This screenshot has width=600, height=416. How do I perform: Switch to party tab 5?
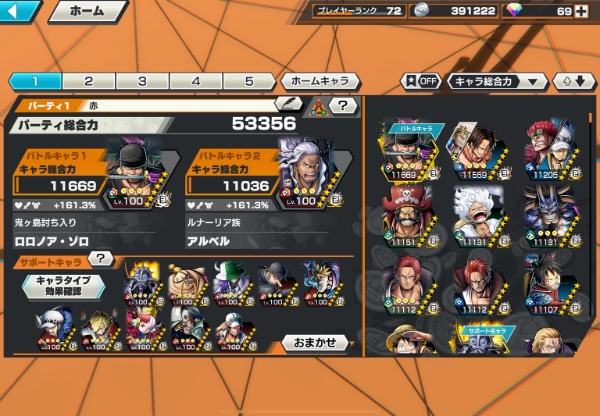point(249,81)
